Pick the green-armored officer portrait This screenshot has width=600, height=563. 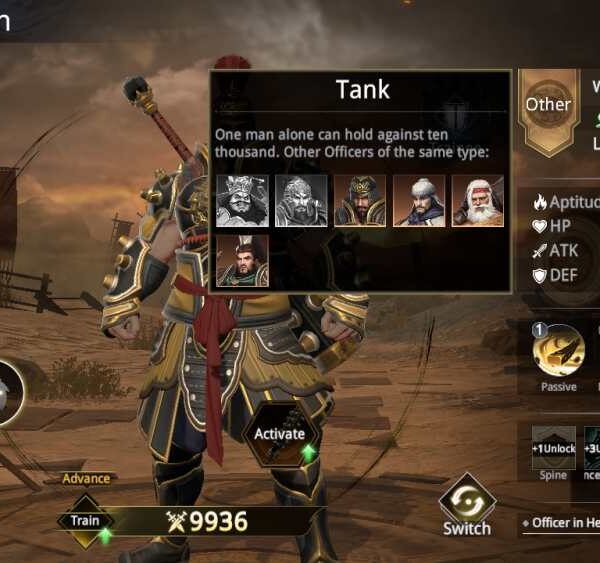(x=242, y=260)
